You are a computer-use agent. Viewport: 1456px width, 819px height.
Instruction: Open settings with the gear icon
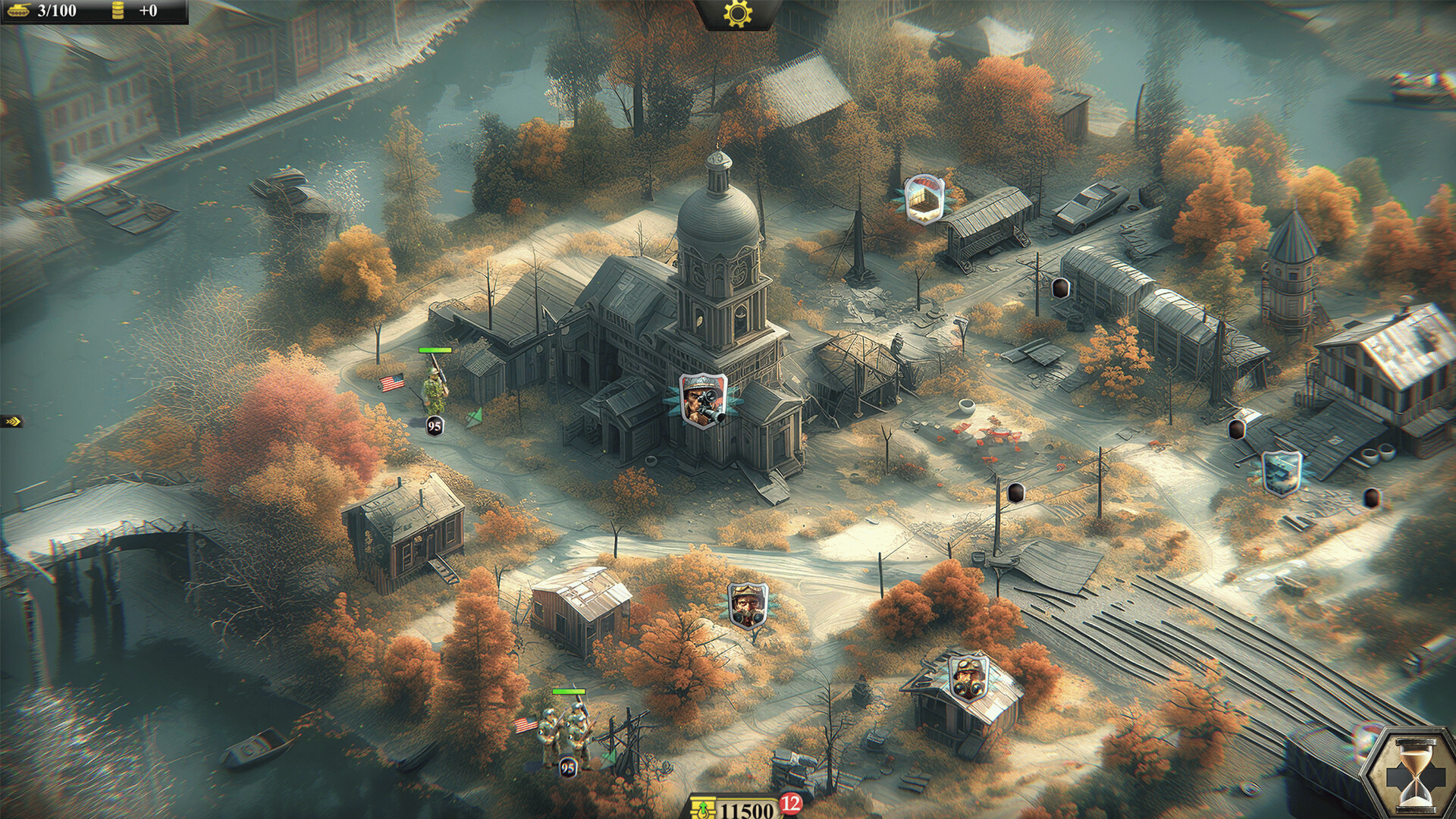click(x=736, y=14)
